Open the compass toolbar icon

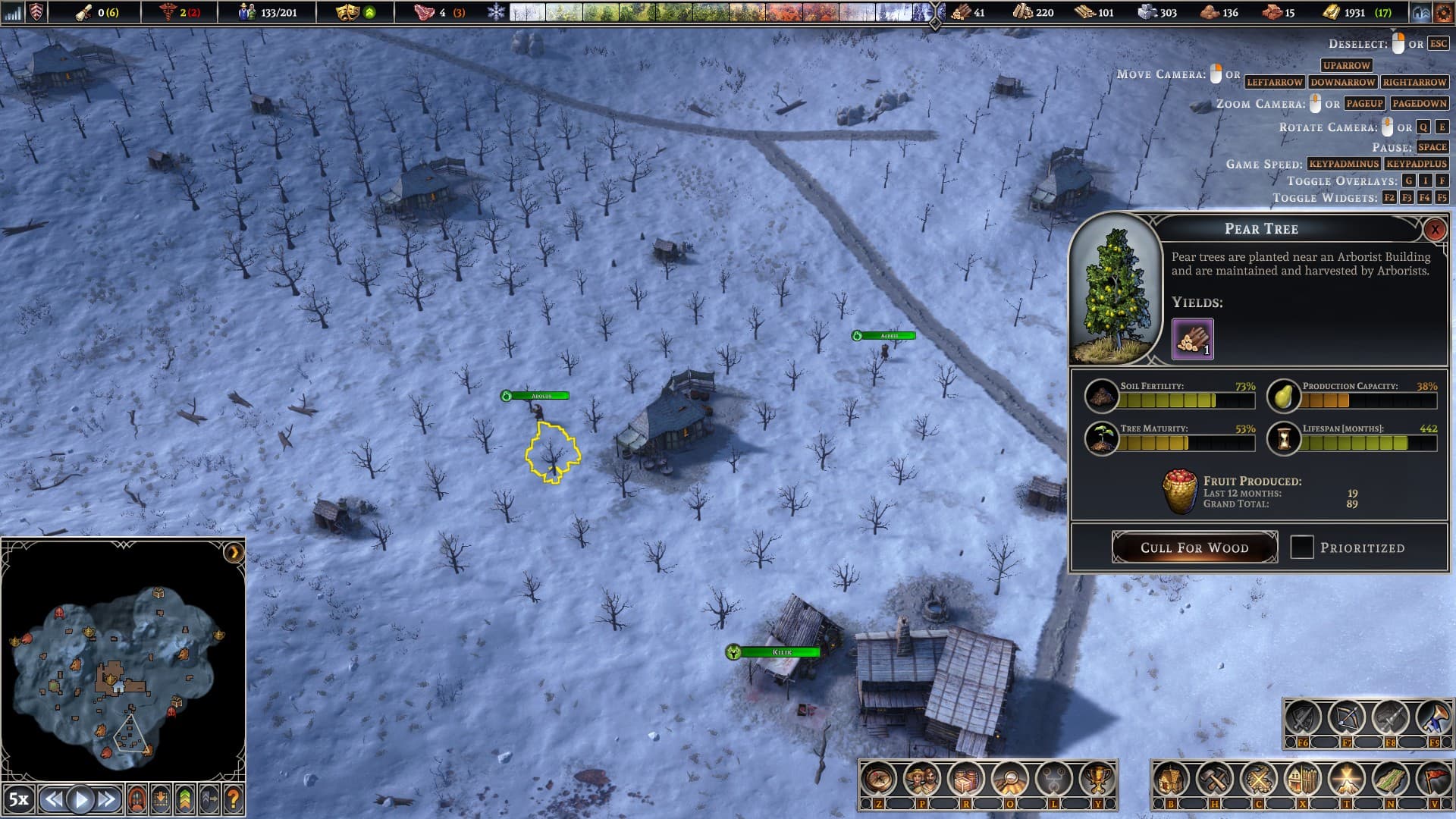tap(879, 779)
